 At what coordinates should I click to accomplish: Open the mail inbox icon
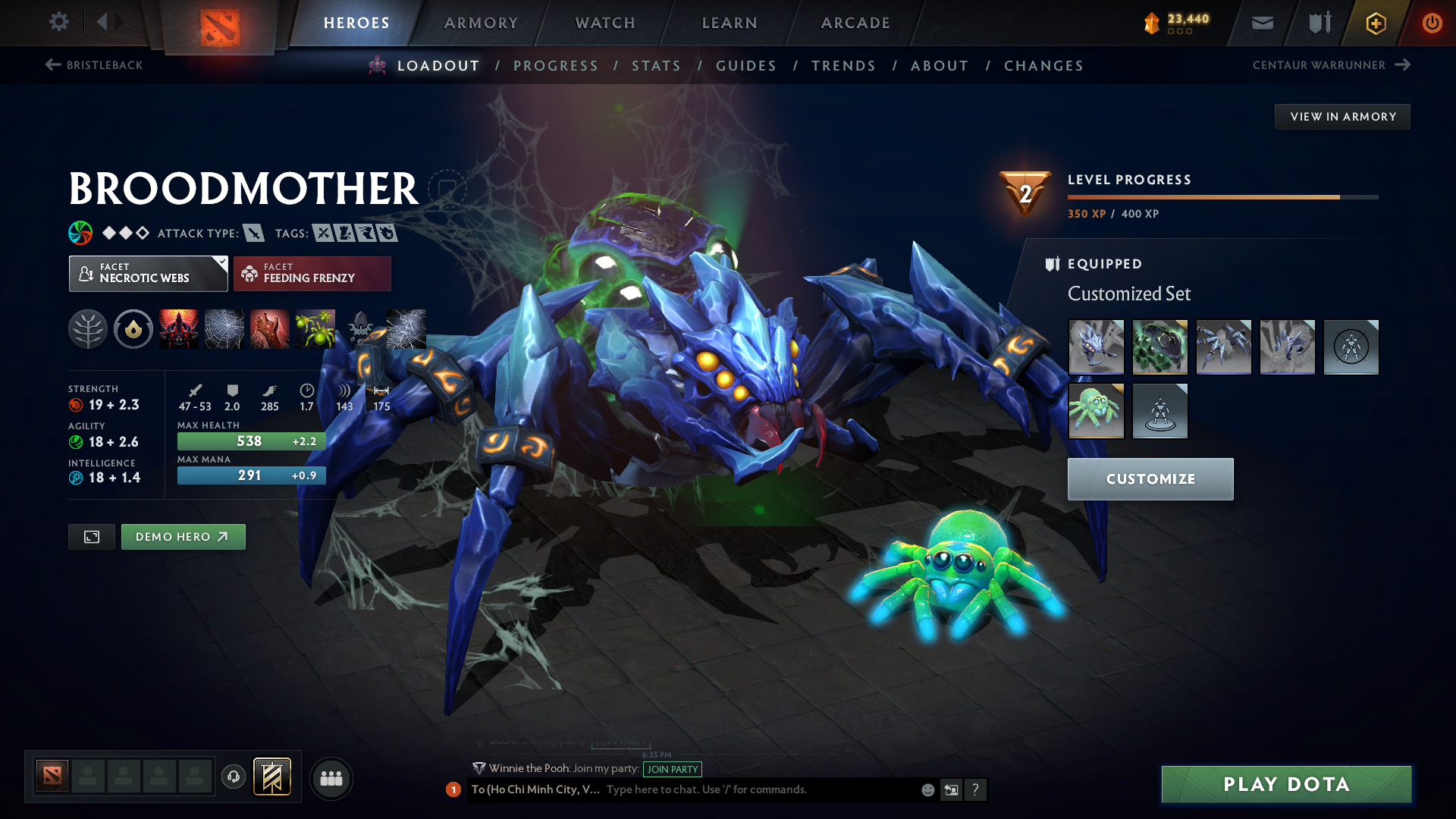[x=1261, y=23]
